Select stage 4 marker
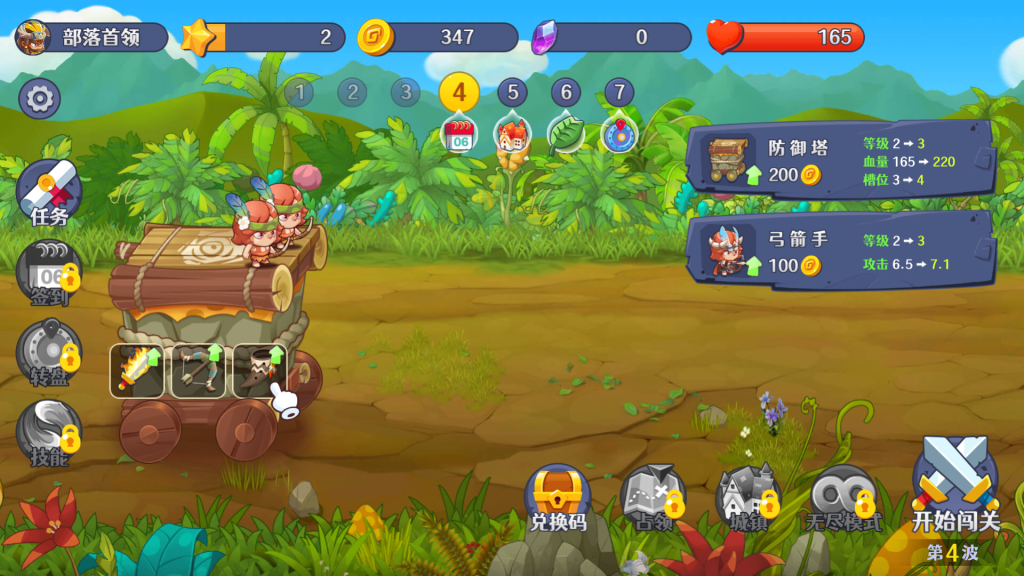1024x576 pixels. (x=459, y=93)
